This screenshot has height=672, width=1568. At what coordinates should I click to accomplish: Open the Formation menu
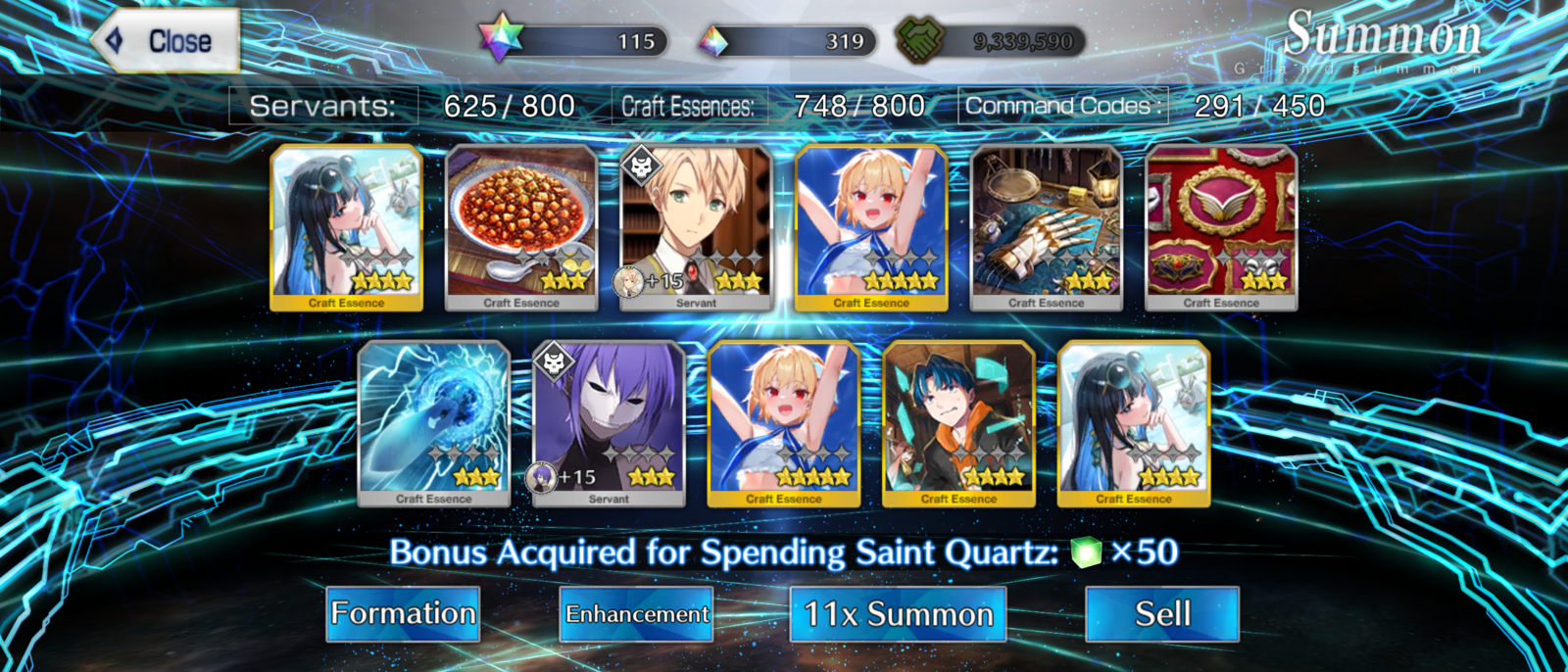click(403, 614)
